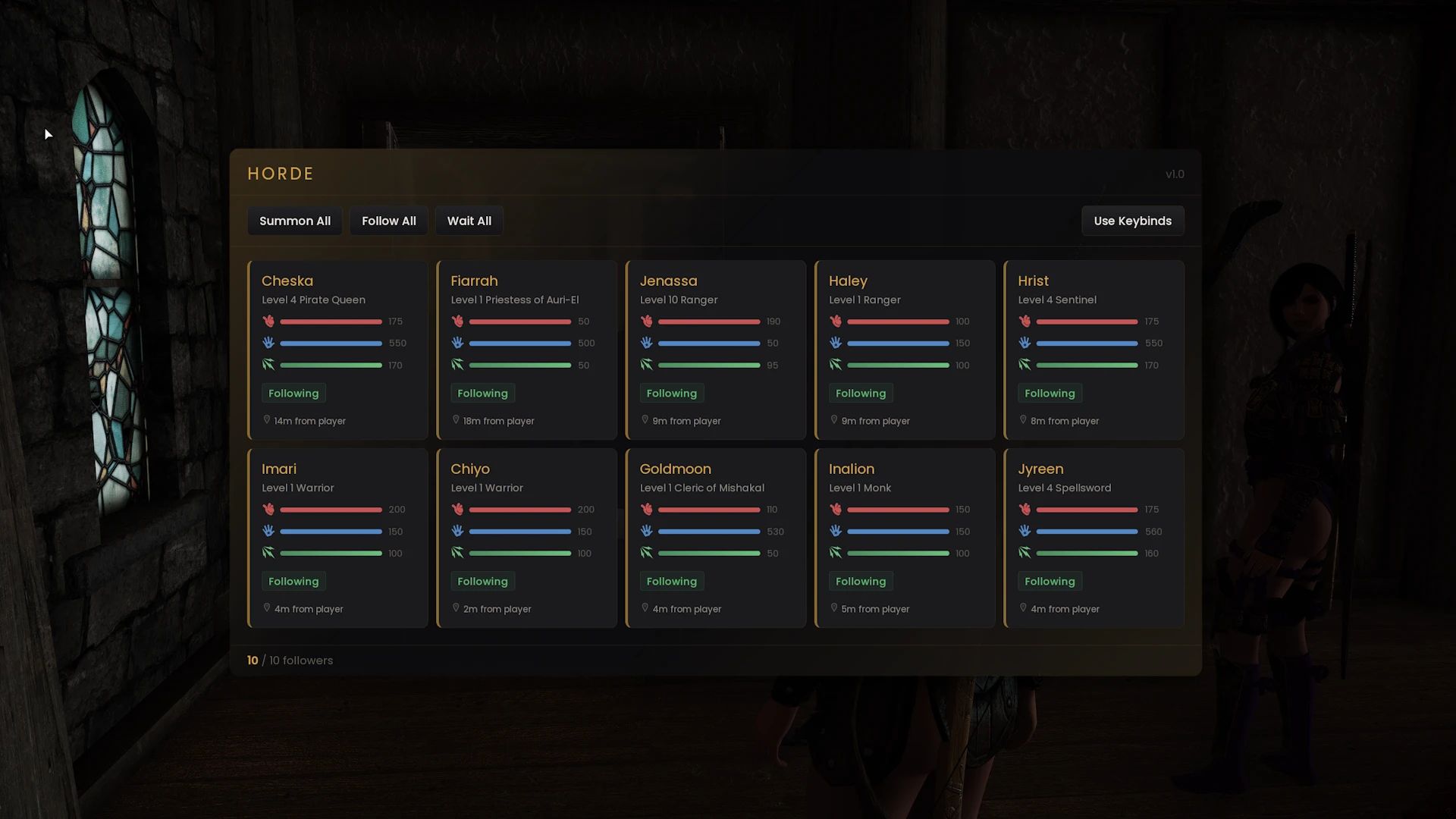1456x819 pixels.
Task: Click the magicka icon on Fiarrah's card
Action: 458,343
